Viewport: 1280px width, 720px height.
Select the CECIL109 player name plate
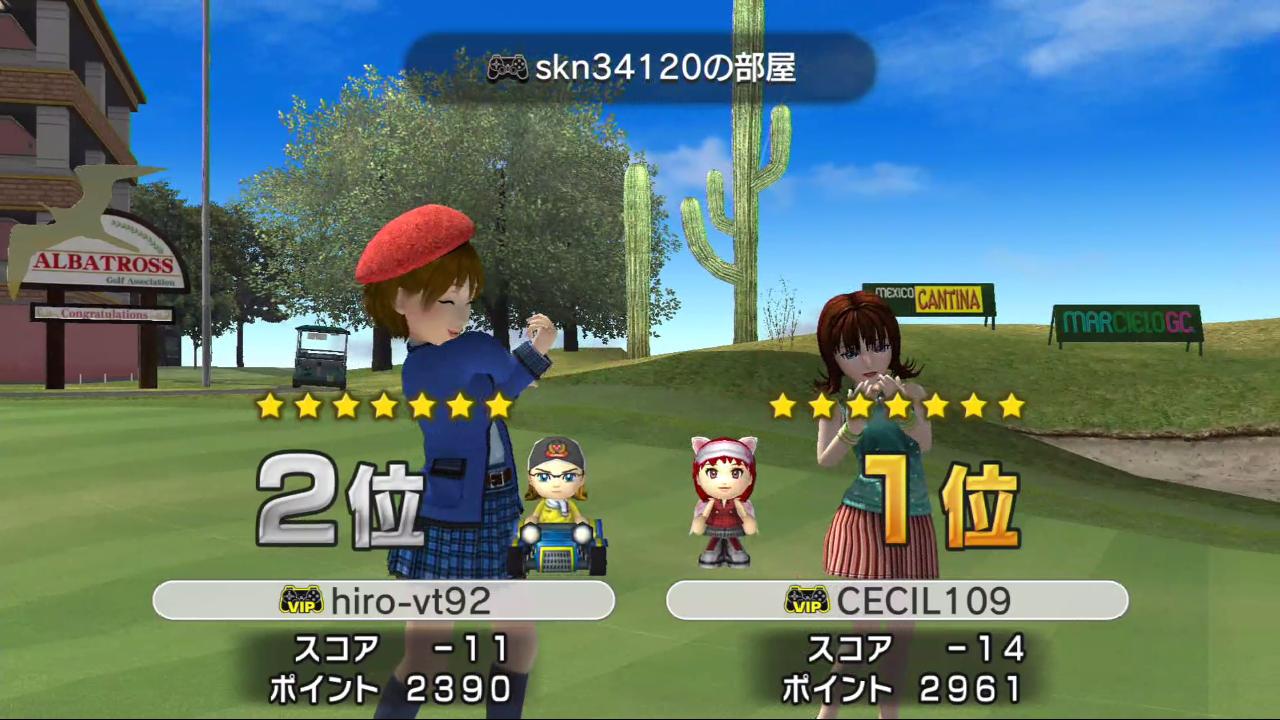tap(897, 600)
